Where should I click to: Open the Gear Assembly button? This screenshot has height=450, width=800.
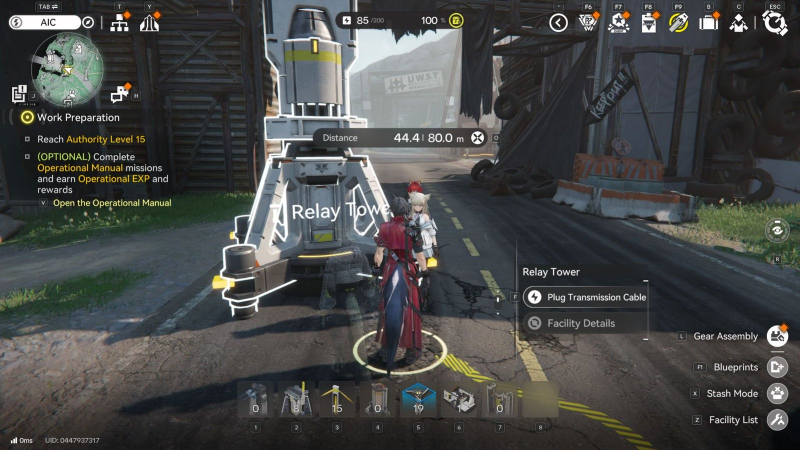[x=776, y=336]
